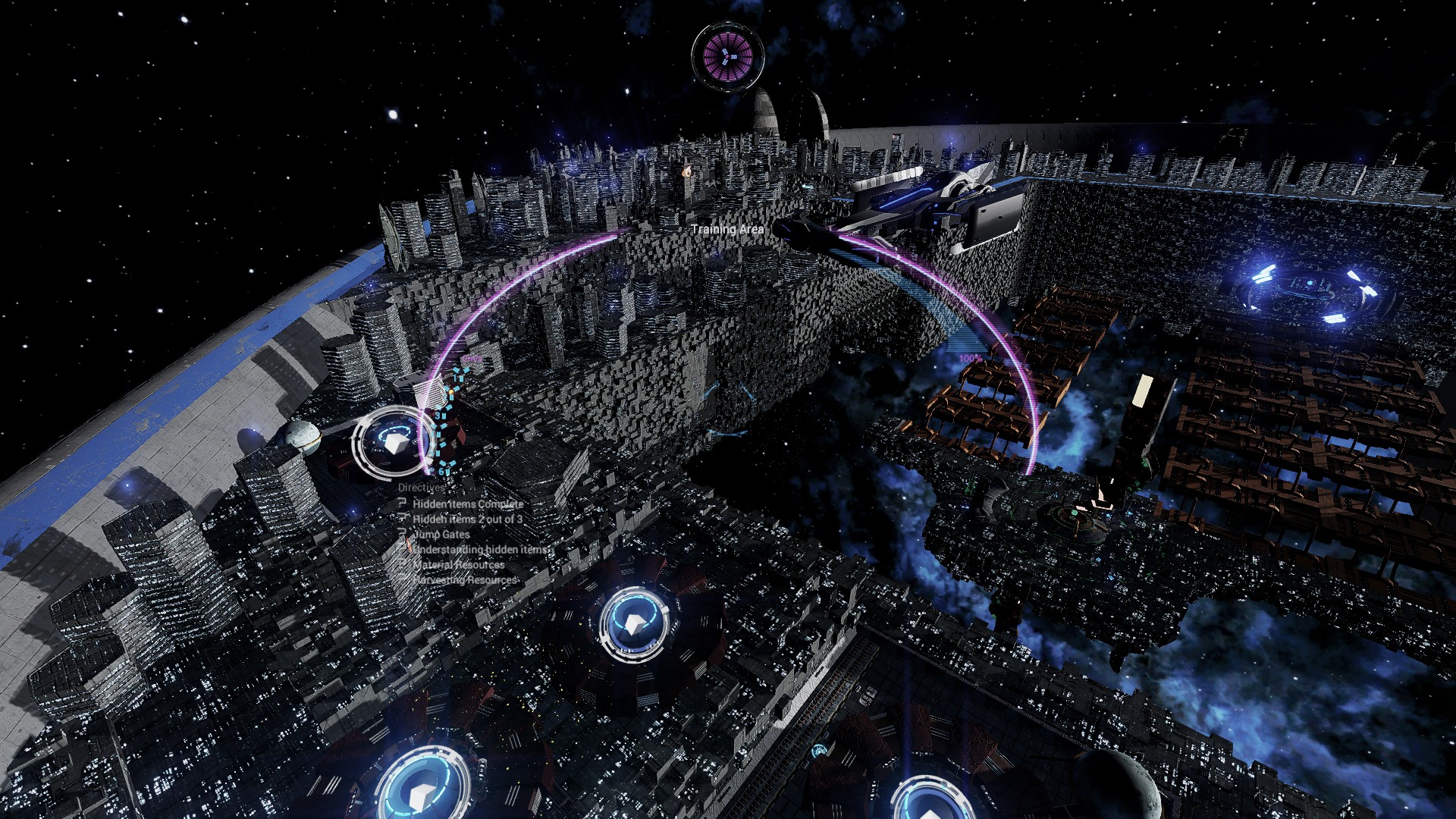Select the cyan altitude ladder marker showing 61
1456x819 pixels.
(443, 470)
